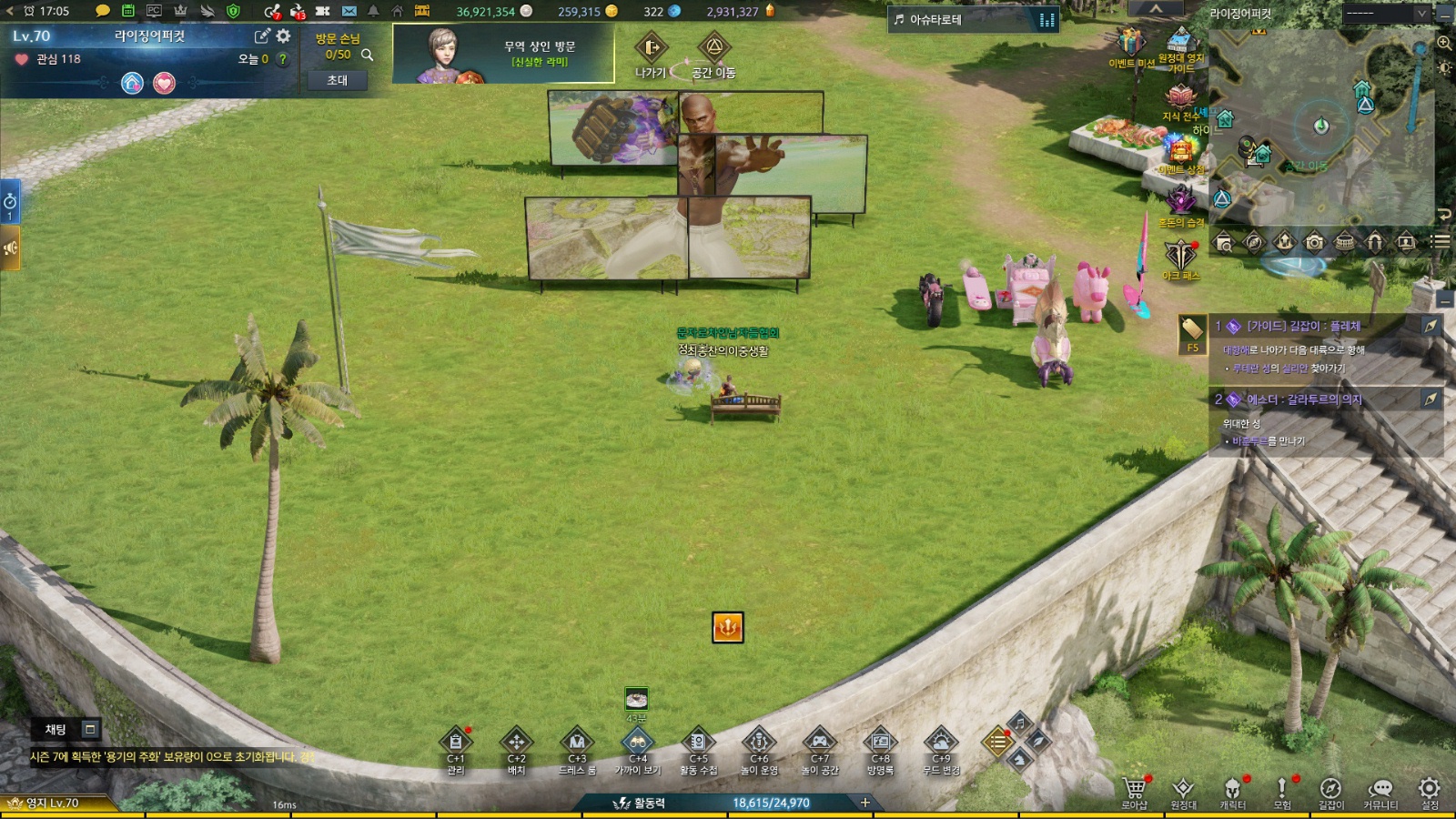Click the 초대 invite button
1456x819 pixels.
(x=337, y=80)
